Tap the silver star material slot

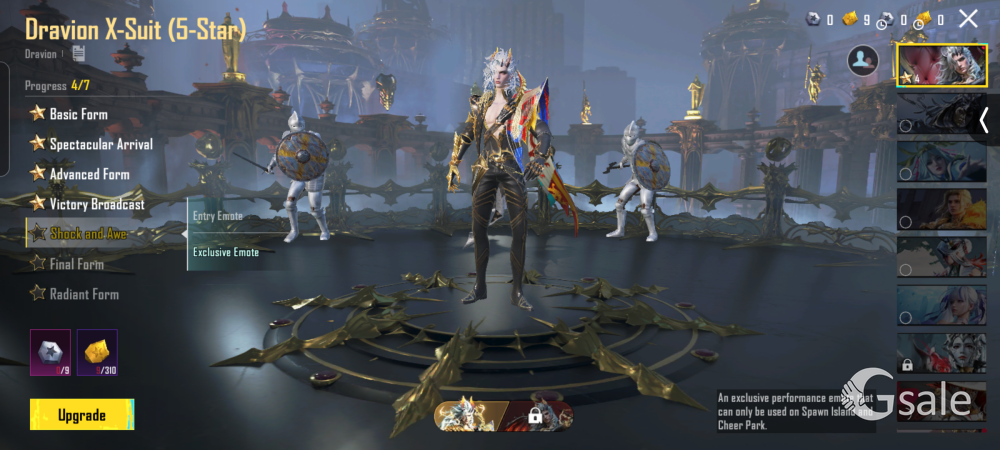pyautogui.click(x=50, y=352)
